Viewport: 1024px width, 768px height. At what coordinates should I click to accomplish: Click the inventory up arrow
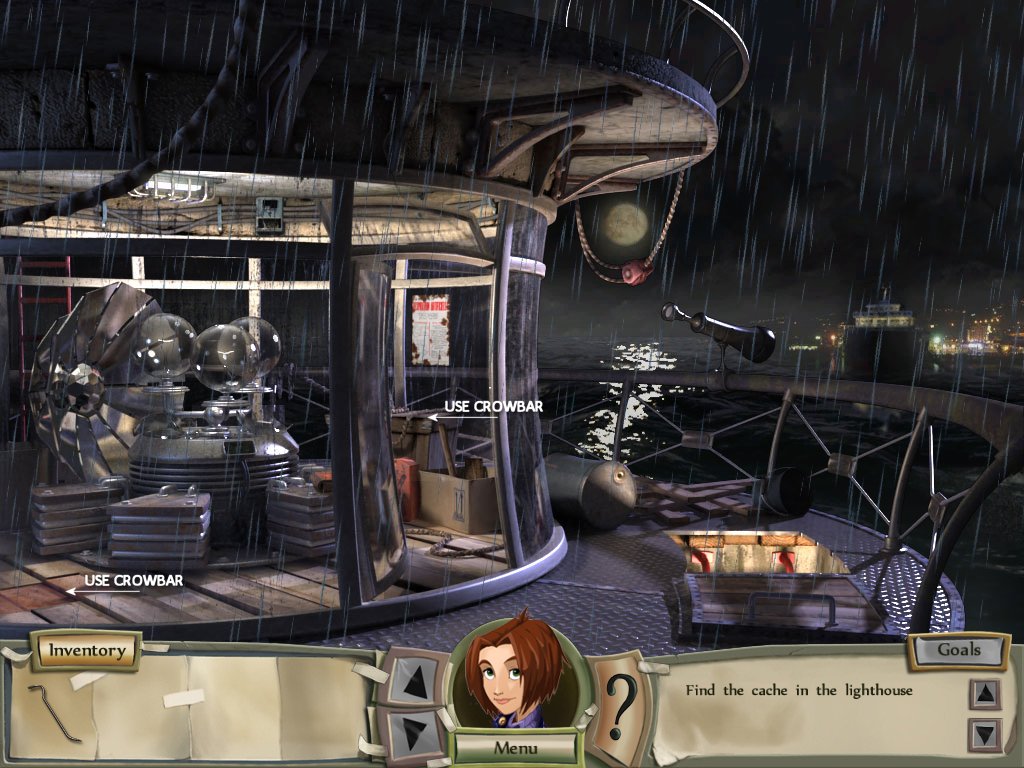point(410,681)
